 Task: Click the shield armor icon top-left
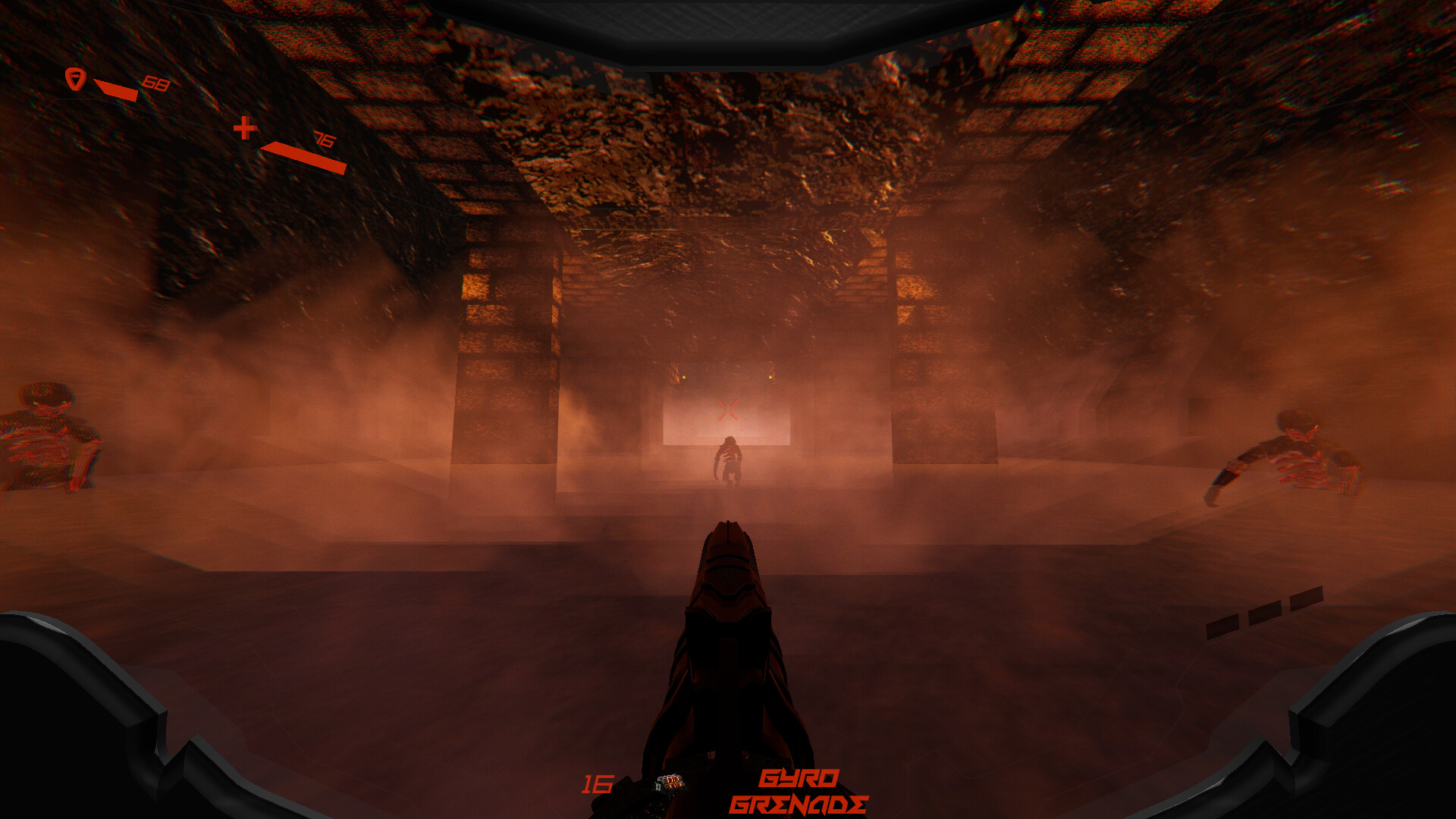point(76,80)
